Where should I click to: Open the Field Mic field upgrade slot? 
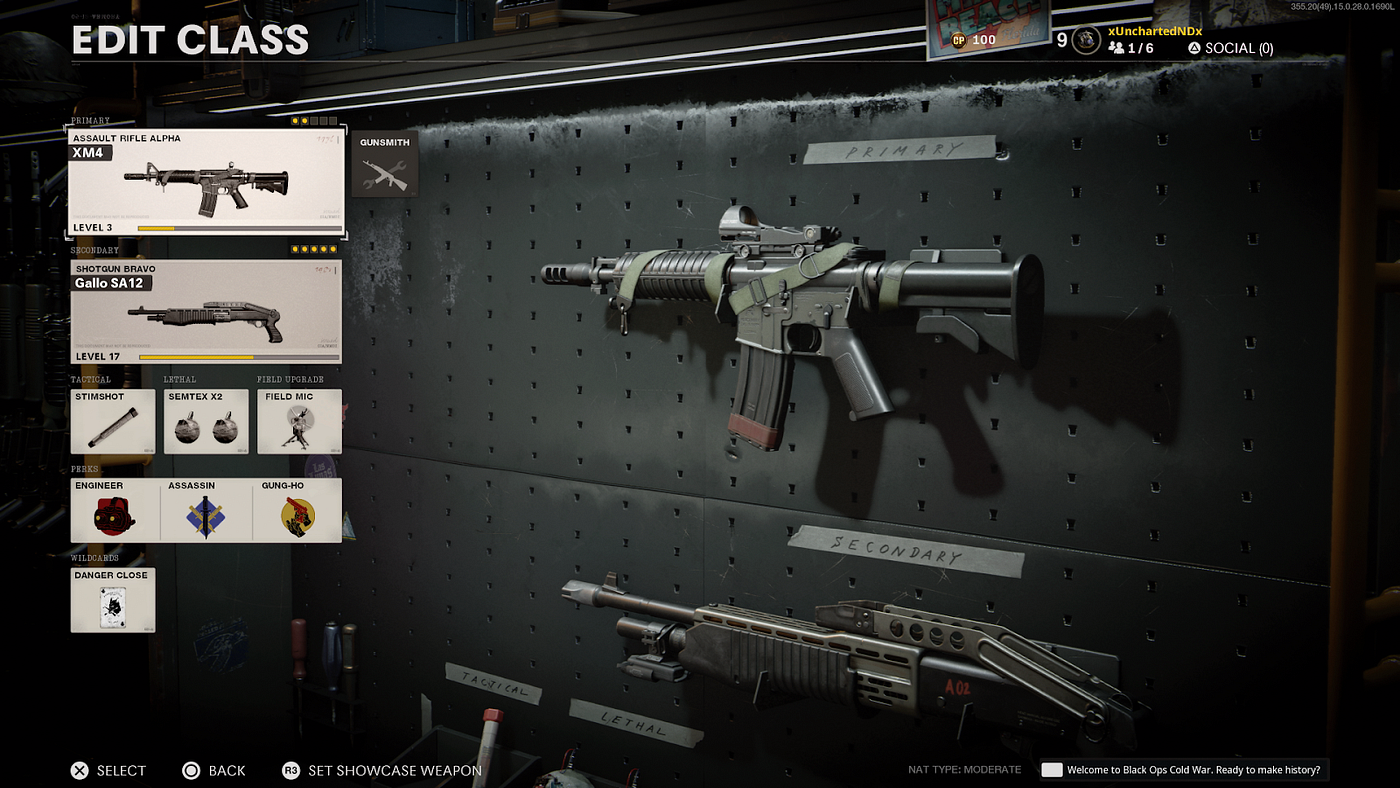pyautogui.click(x=299, y=423)
